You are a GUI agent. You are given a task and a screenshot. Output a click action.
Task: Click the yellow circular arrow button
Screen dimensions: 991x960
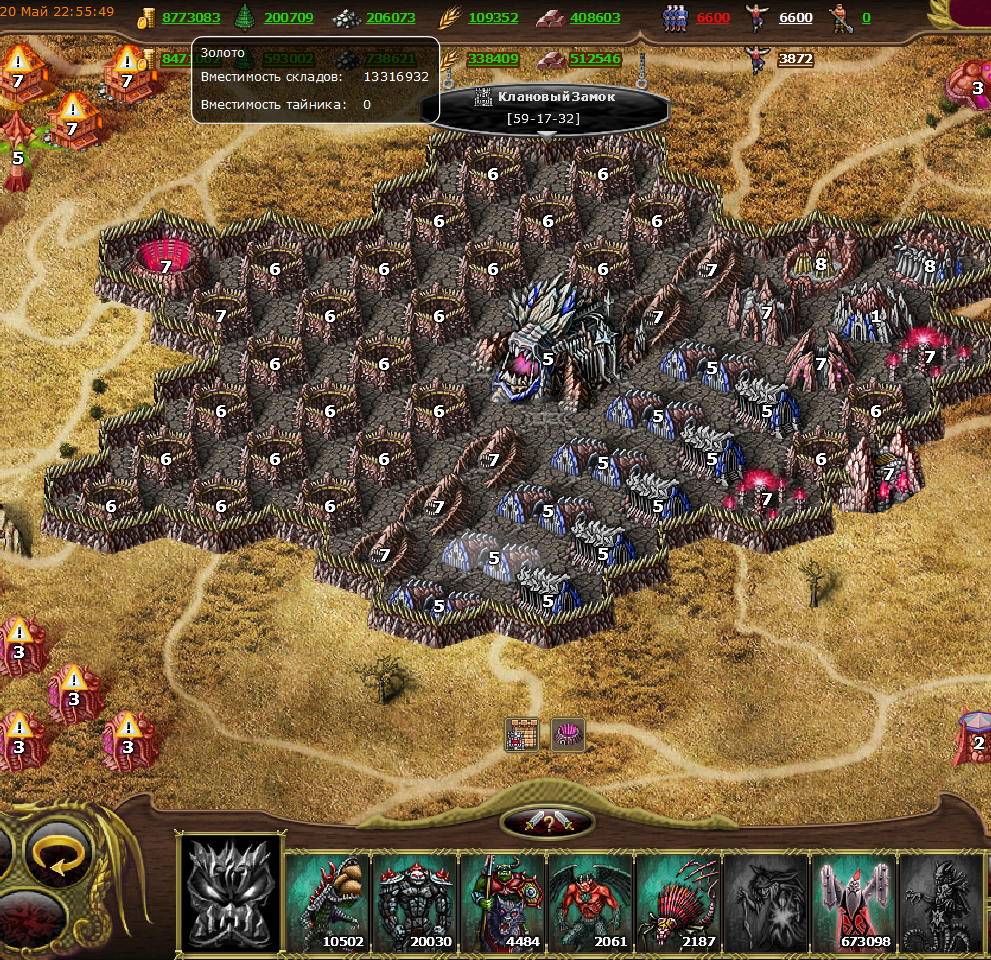58,855
